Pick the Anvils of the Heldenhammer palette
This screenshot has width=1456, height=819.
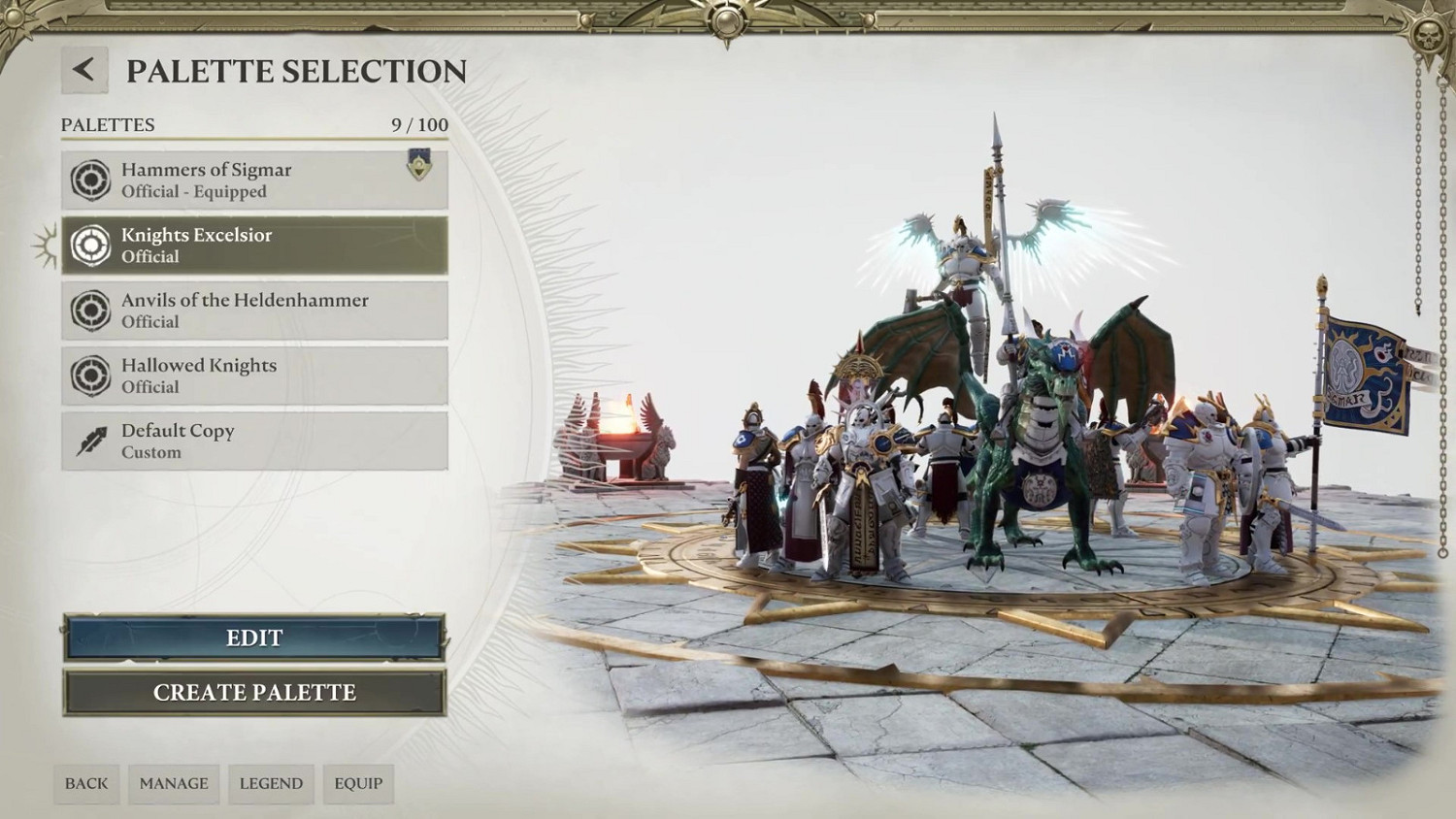coord(254,311)
